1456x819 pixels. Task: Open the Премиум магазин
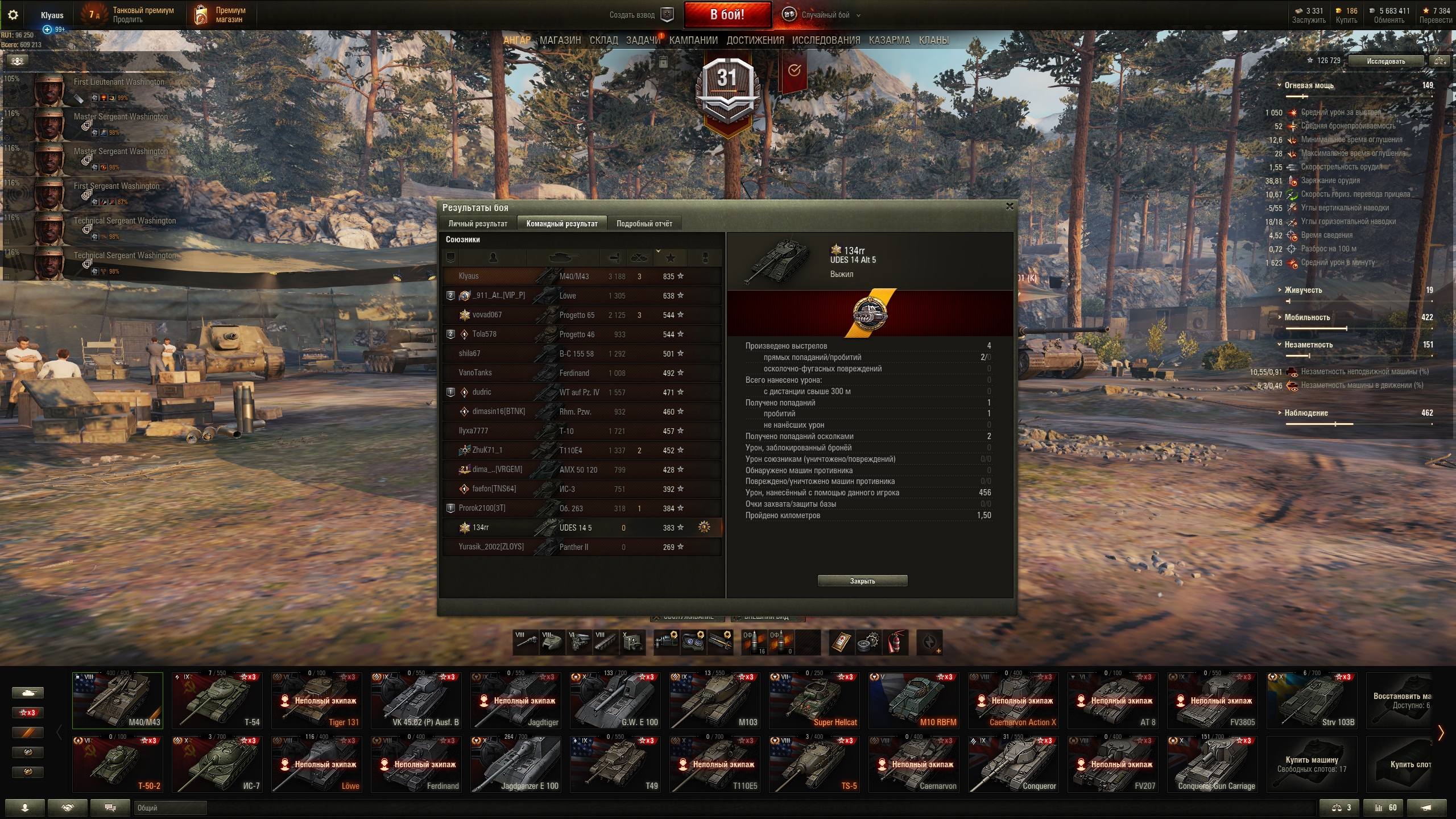click(222, 15)
